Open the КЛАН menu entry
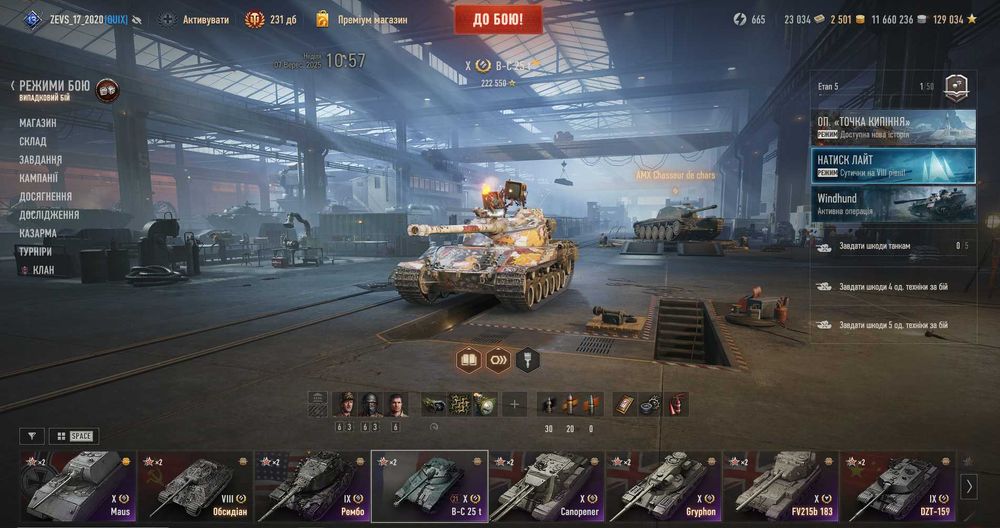1000x528 pixels. (x=43, y=270)
